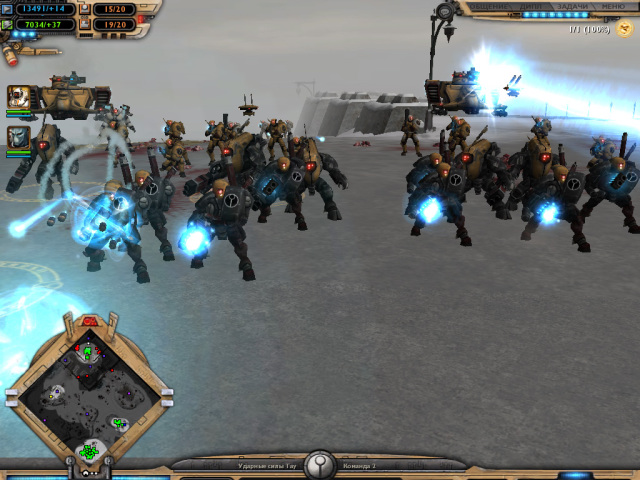Open the Задачи (Objectives) panel
Viewport: 640px width, 480px height.
point(573,6)
